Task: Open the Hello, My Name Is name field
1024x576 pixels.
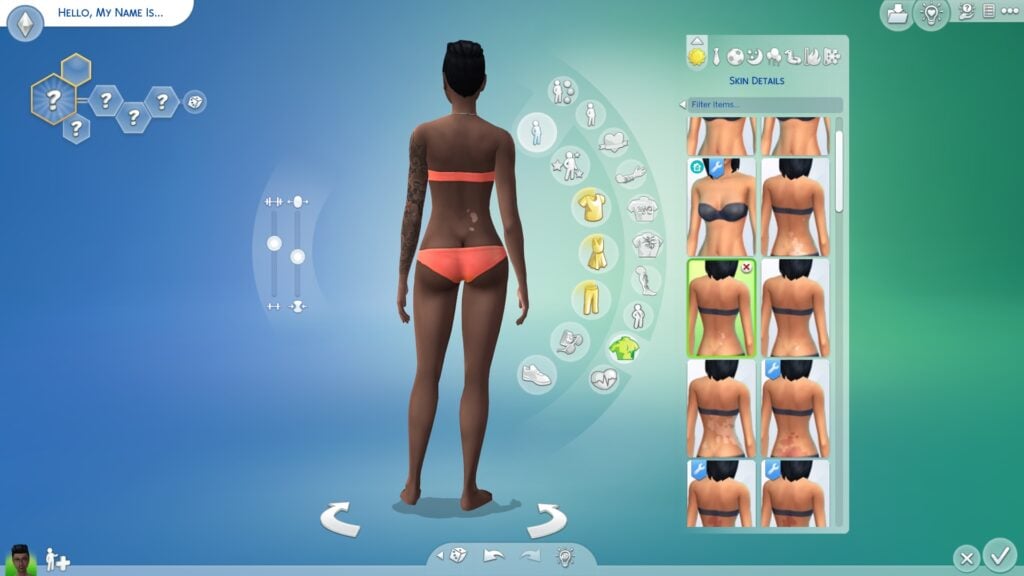Action: [110, 14]
